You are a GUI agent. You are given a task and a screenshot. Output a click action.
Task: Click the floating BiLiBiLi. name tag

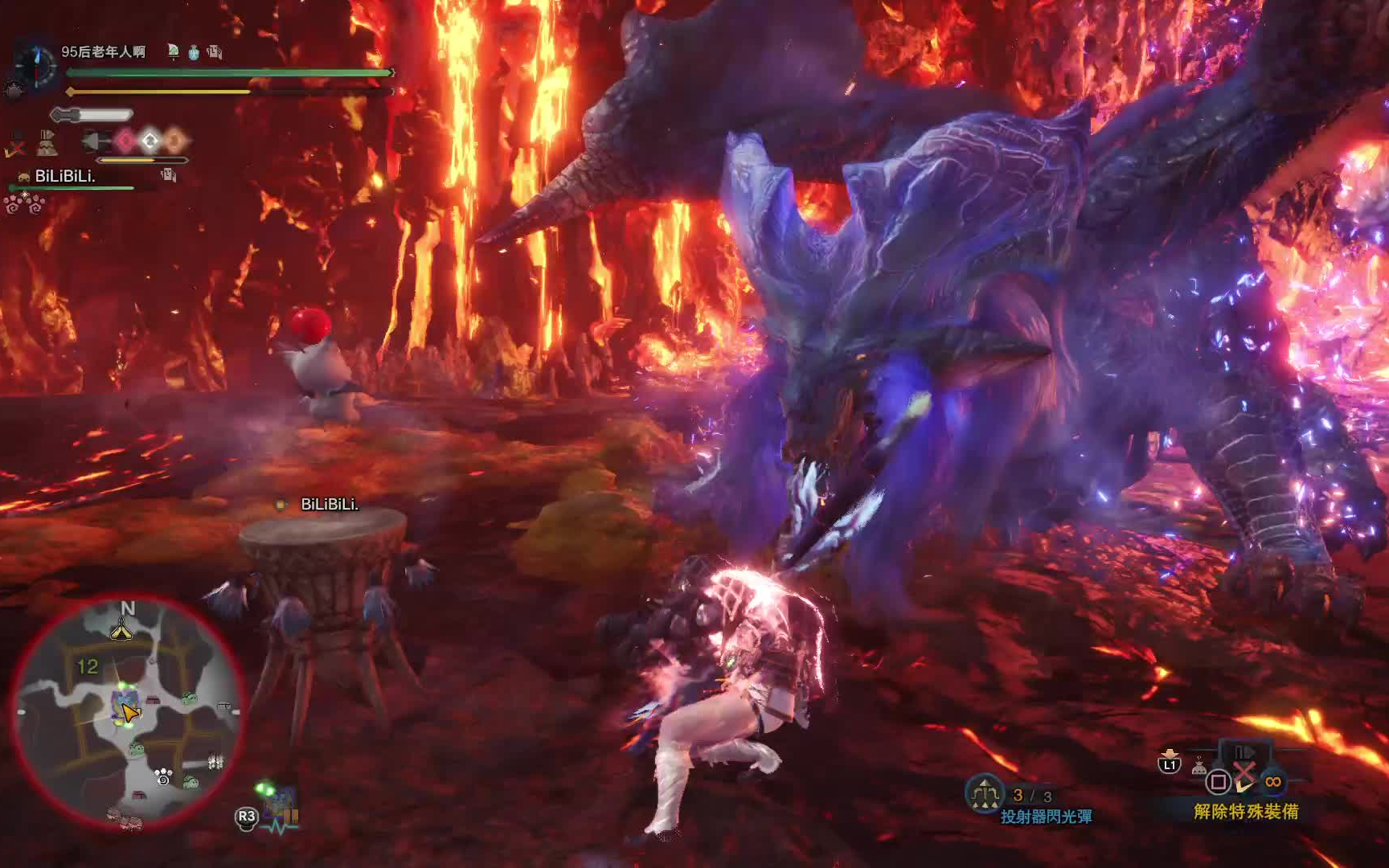point(330,505)
